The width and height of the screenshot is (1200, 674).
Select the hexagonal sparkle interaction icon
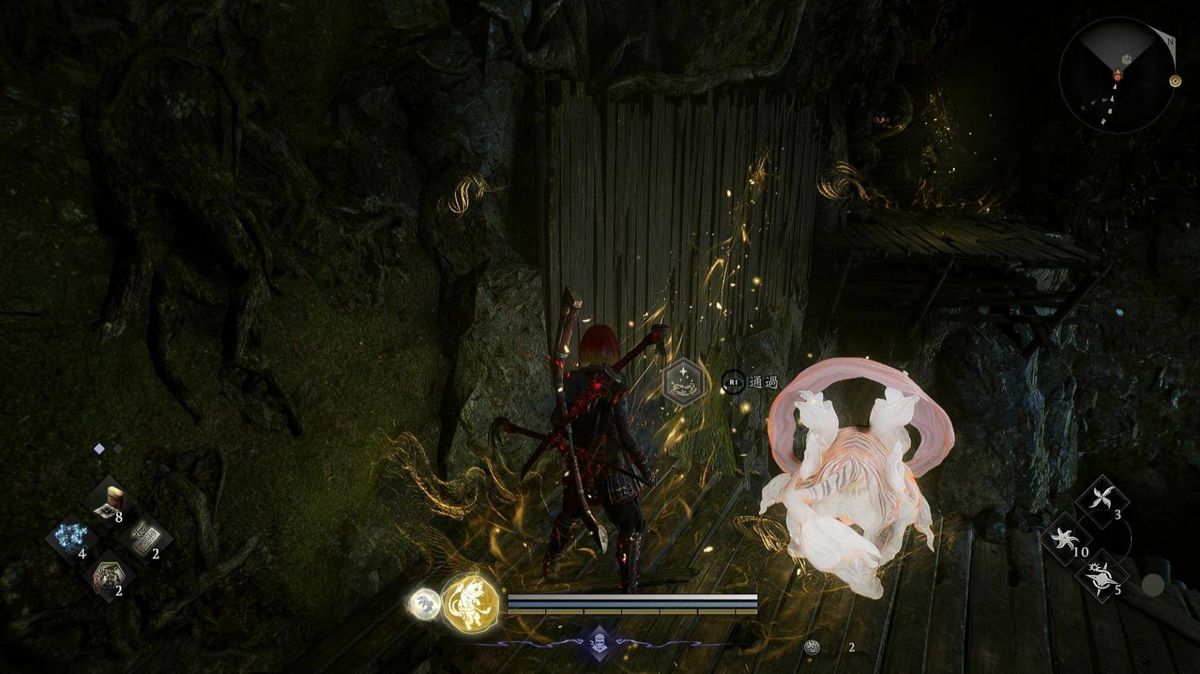click(680, 382)
